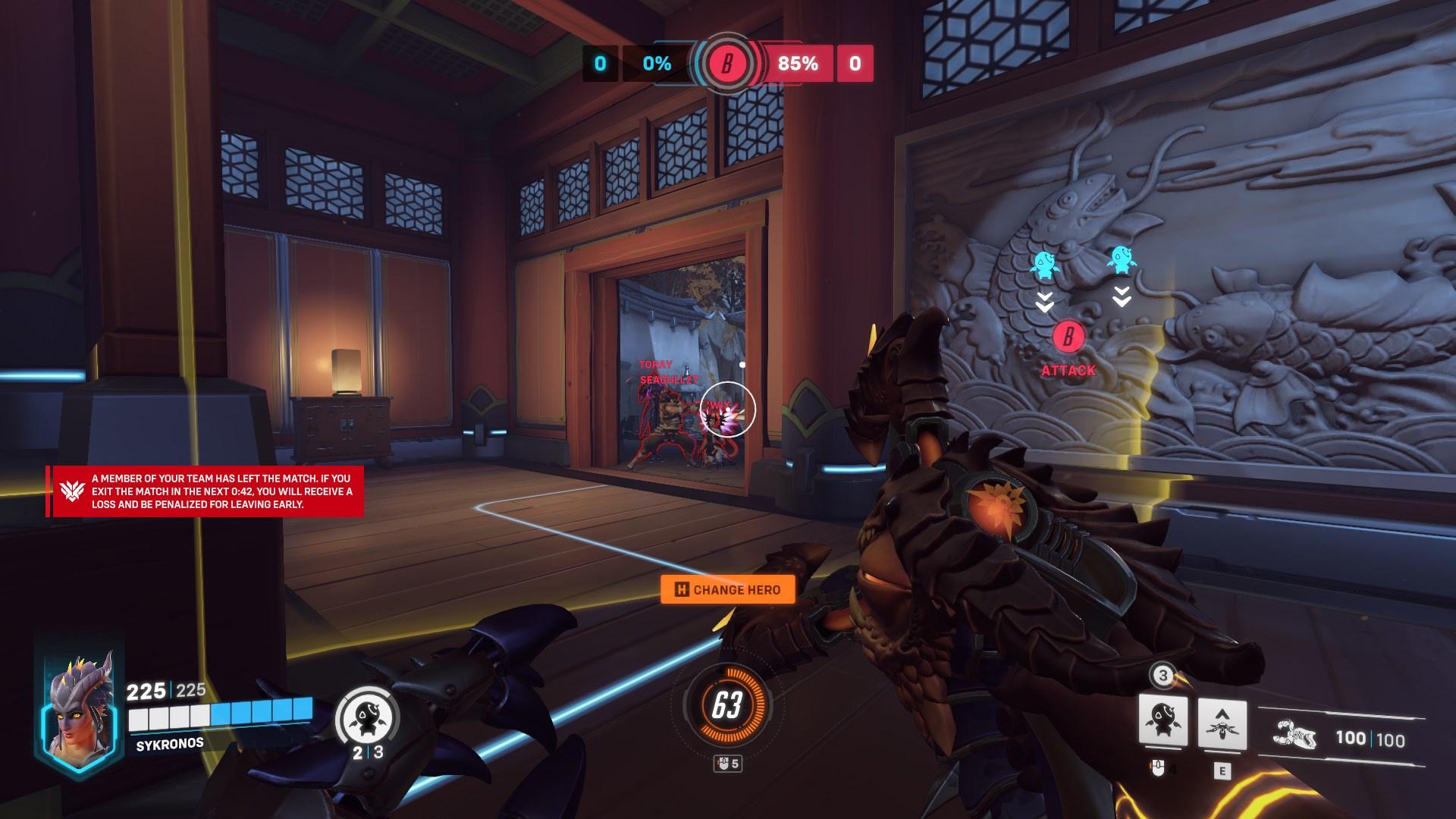
Task: Activate the E key ability icon
Action: point(1222,724)
